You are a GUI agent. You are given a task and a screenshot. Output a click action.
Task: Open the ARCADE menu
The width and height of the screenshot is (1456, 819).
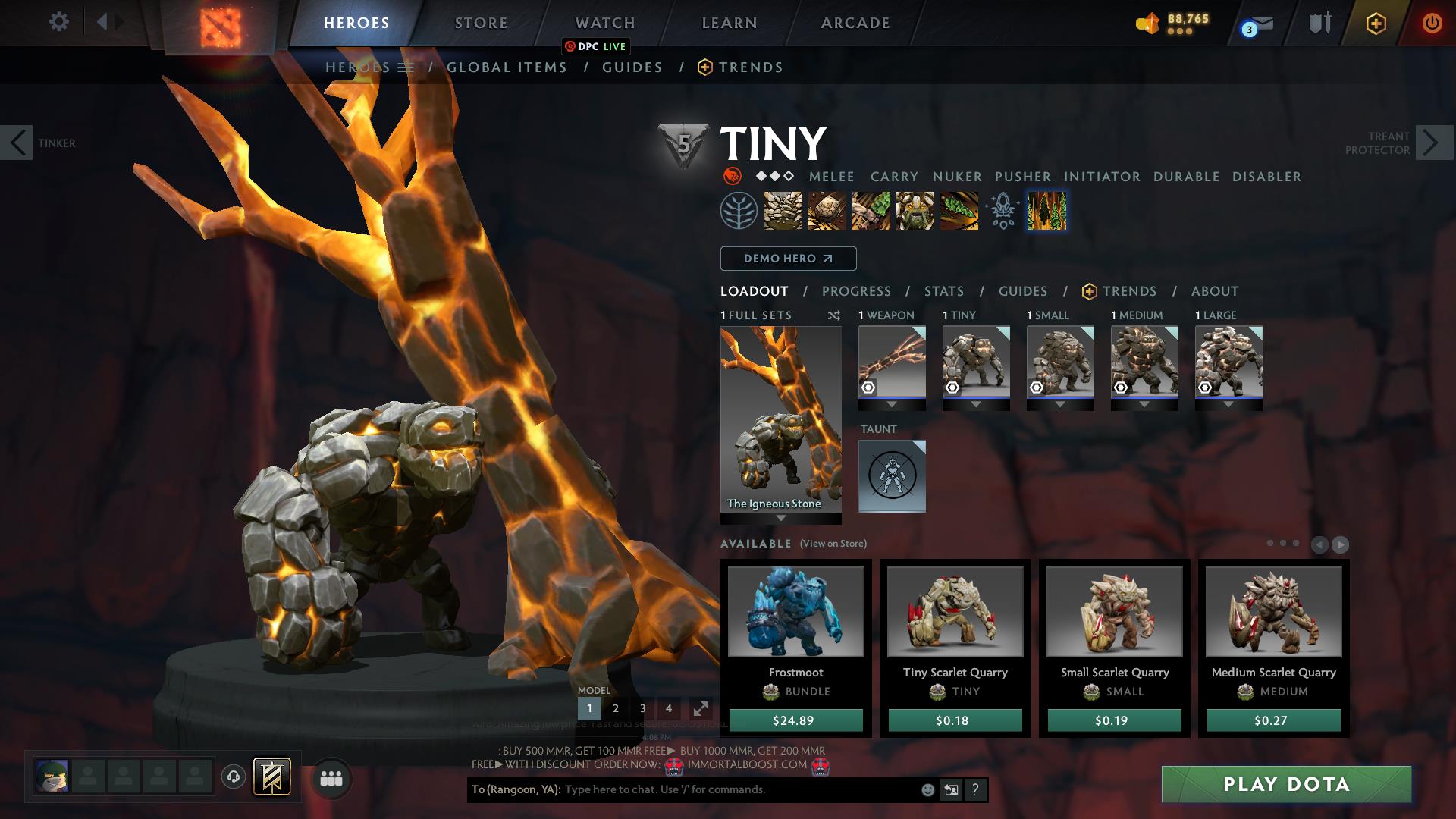click(855, 23)
